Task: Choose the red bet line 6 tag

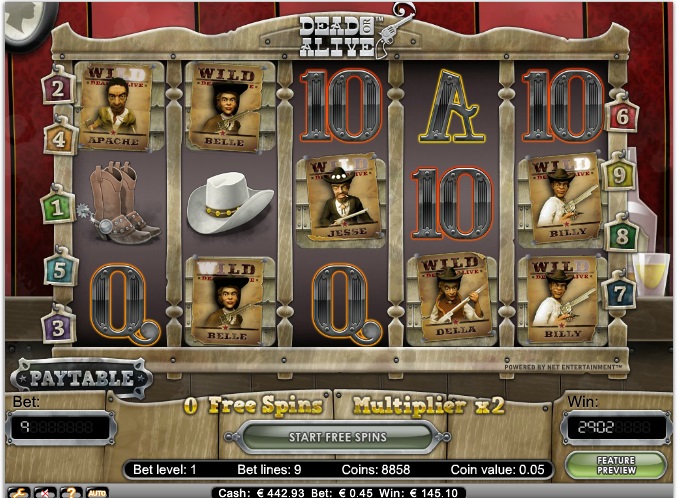Action: tap(622, 116)
